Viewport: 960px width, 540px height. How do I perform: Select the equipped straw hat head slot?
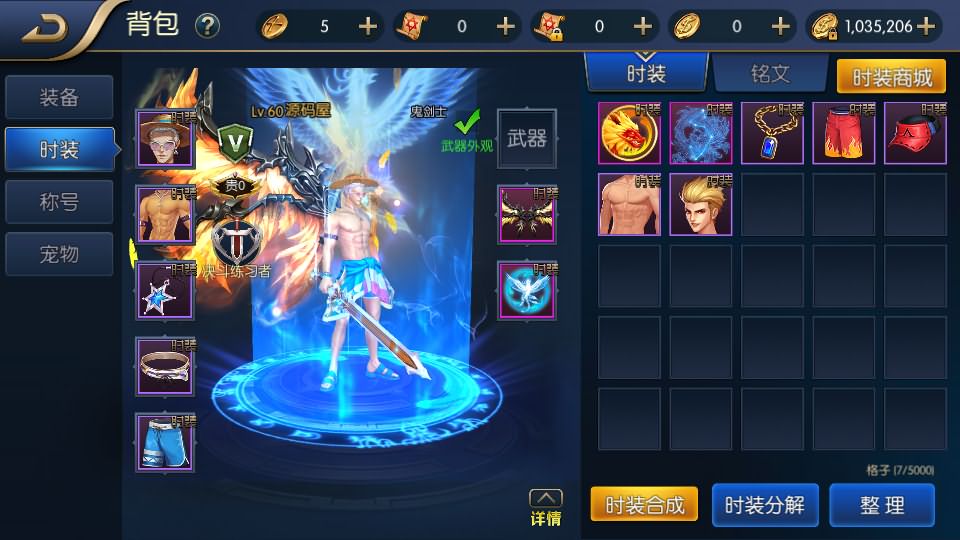[x=166, y=139]
